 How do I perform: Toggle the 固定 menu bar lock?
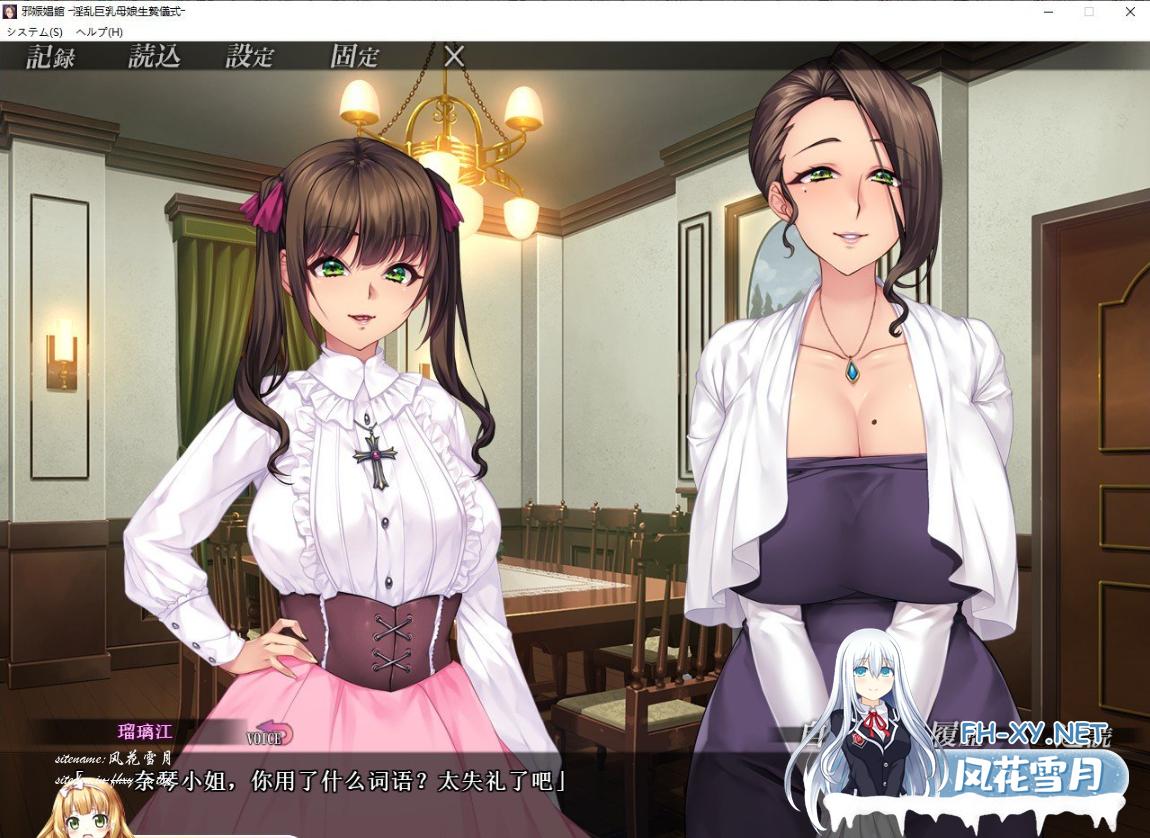(x=355, y=56)
